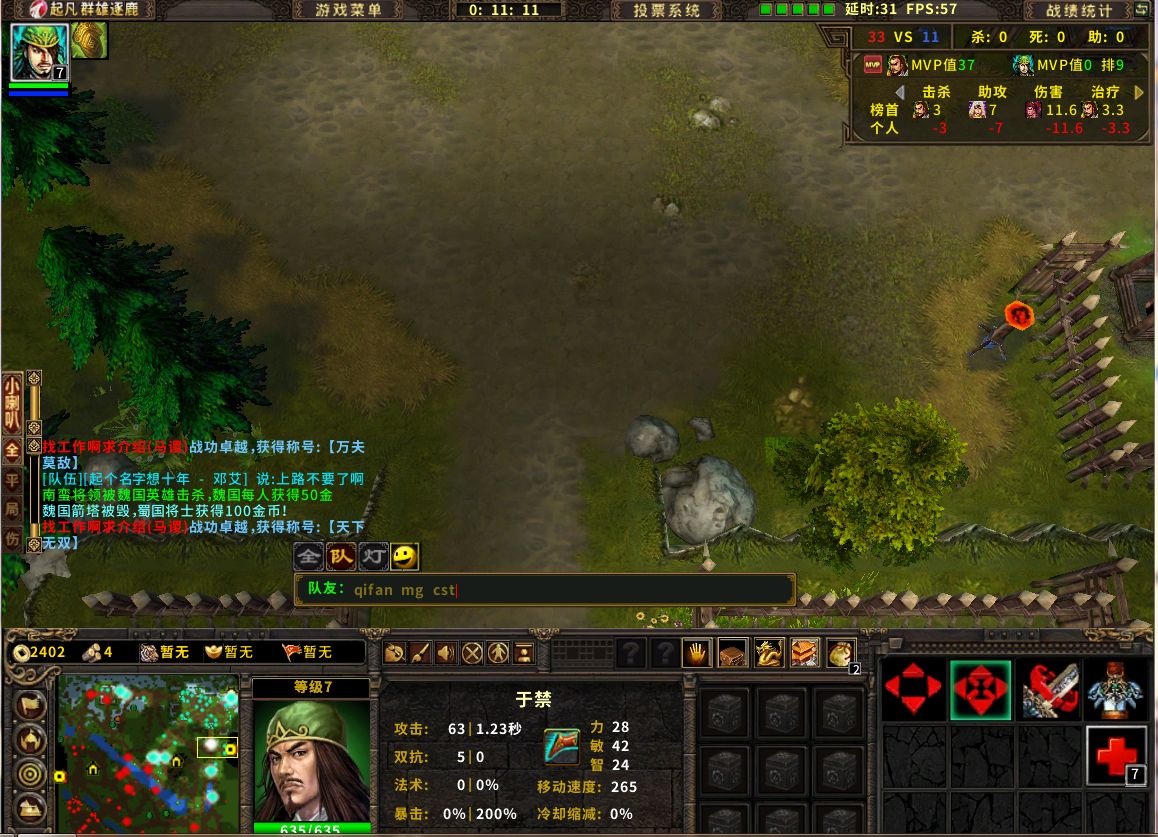
Task: Switch chat channel to 全 (all) beside emoji
Action: tap(310, 556)
